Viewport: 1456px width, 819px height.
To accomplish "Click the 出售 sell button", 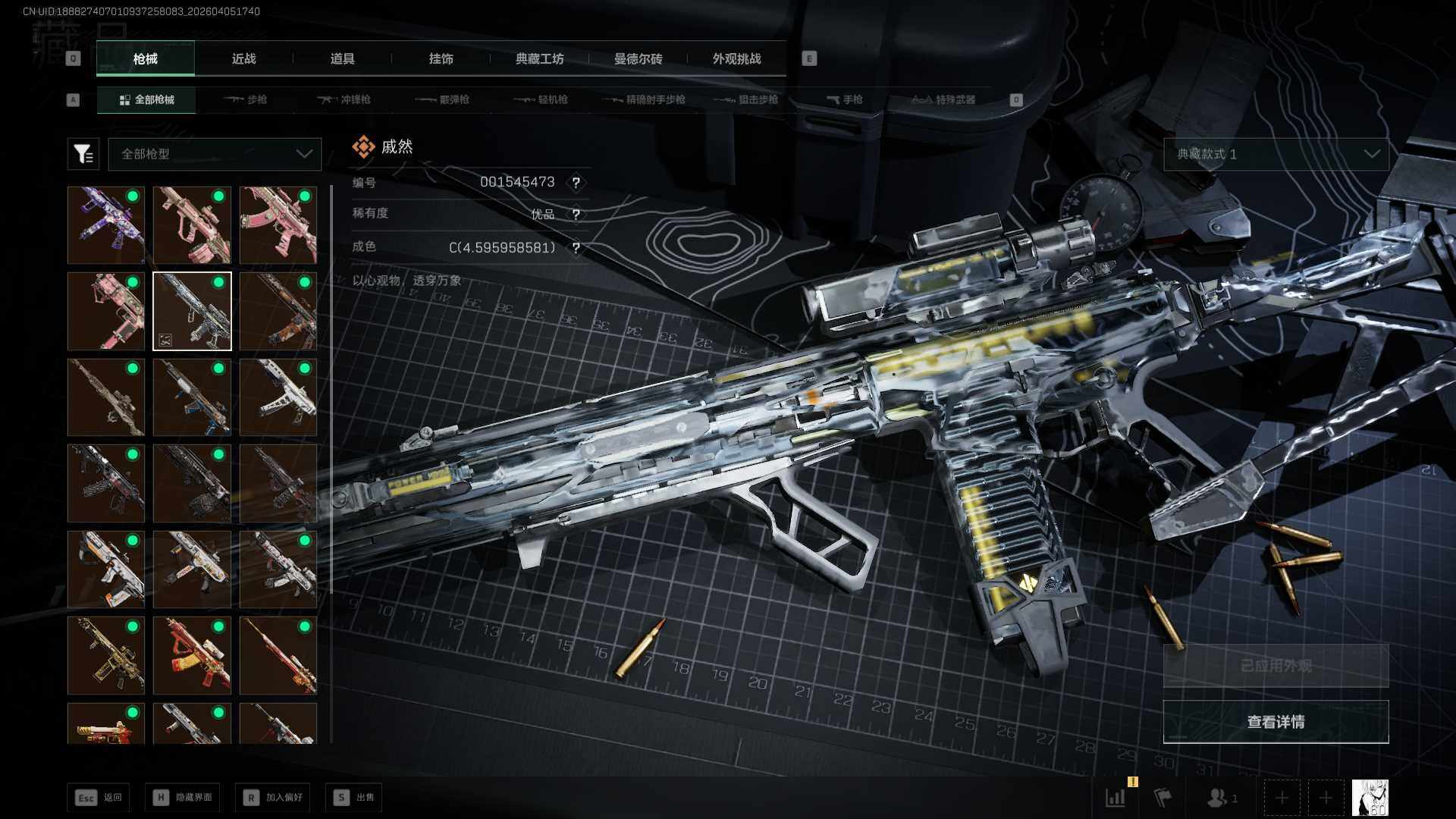I will click(354, 797).
